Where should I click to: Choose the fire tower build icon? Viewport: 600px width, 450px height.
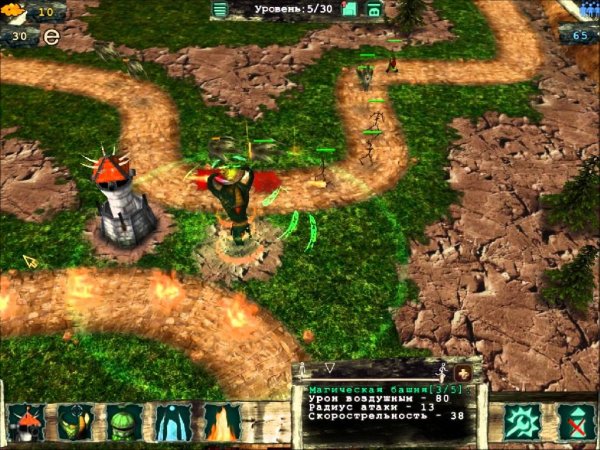pos(222,422)
